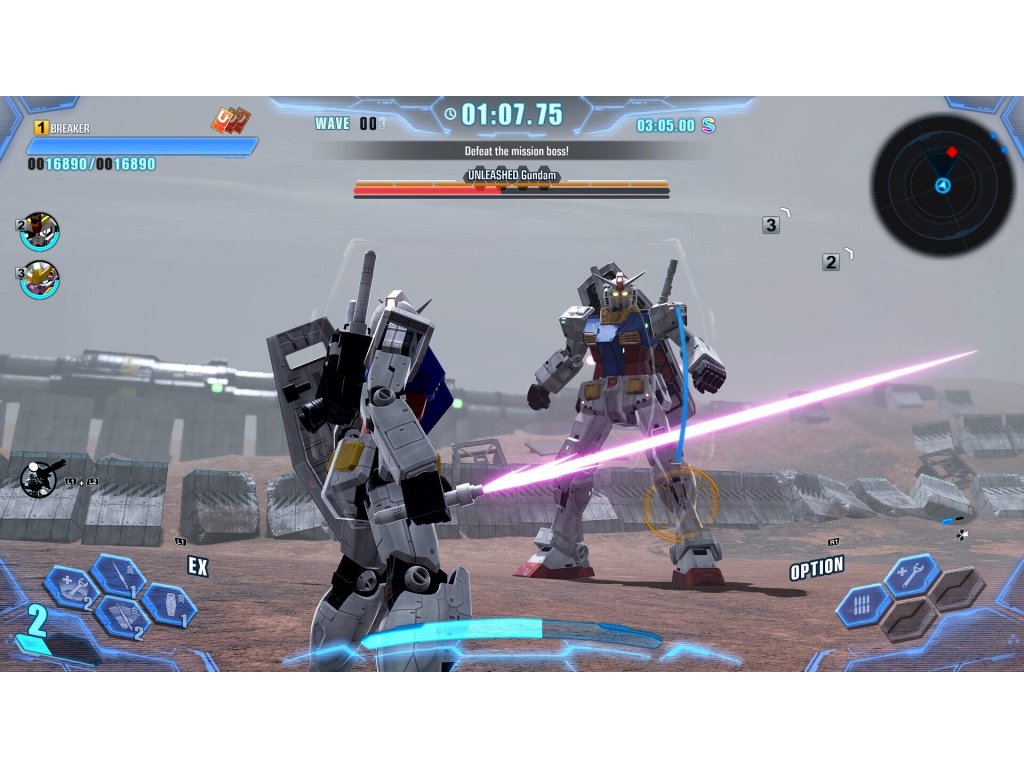Select squad member 3 portrait
Viewport: 1024px width, 768px height.
pos(40,279)
